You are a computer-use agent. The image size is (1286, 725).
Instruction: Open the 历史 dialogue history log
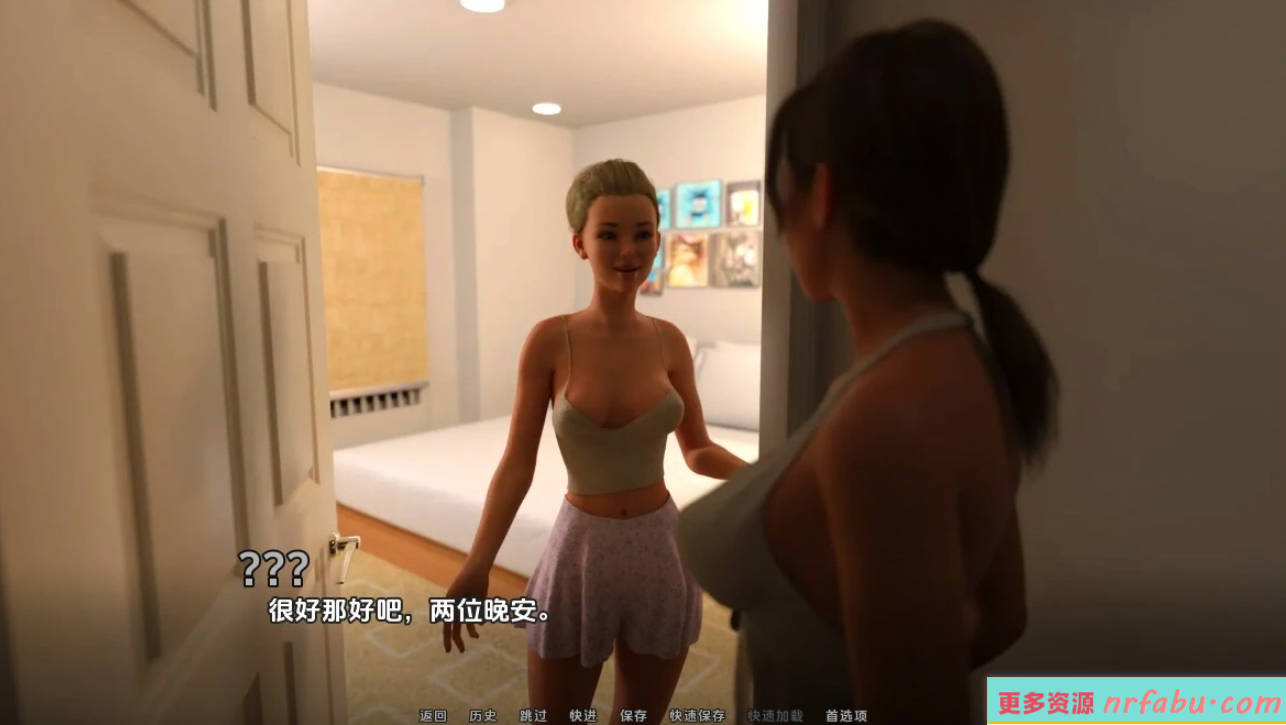pyautogui.click(x=483, y=716)
